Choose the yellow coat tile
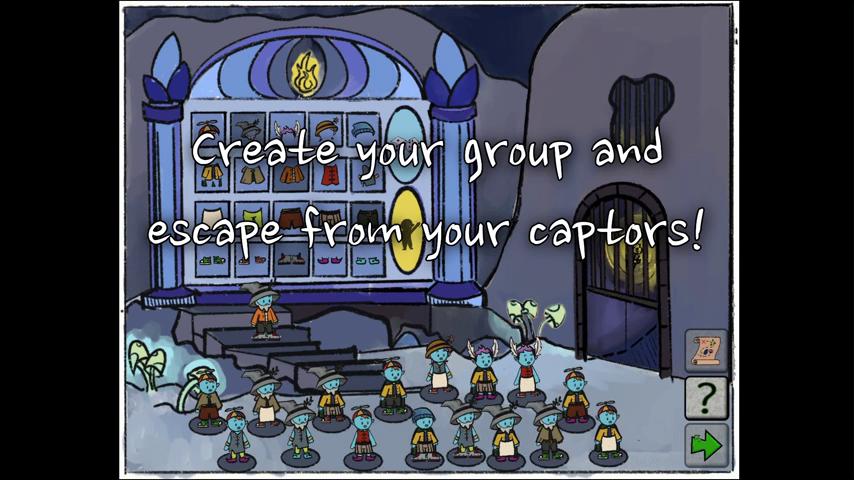The height and width of the screenshot is (480, 854). coord(211,172)
